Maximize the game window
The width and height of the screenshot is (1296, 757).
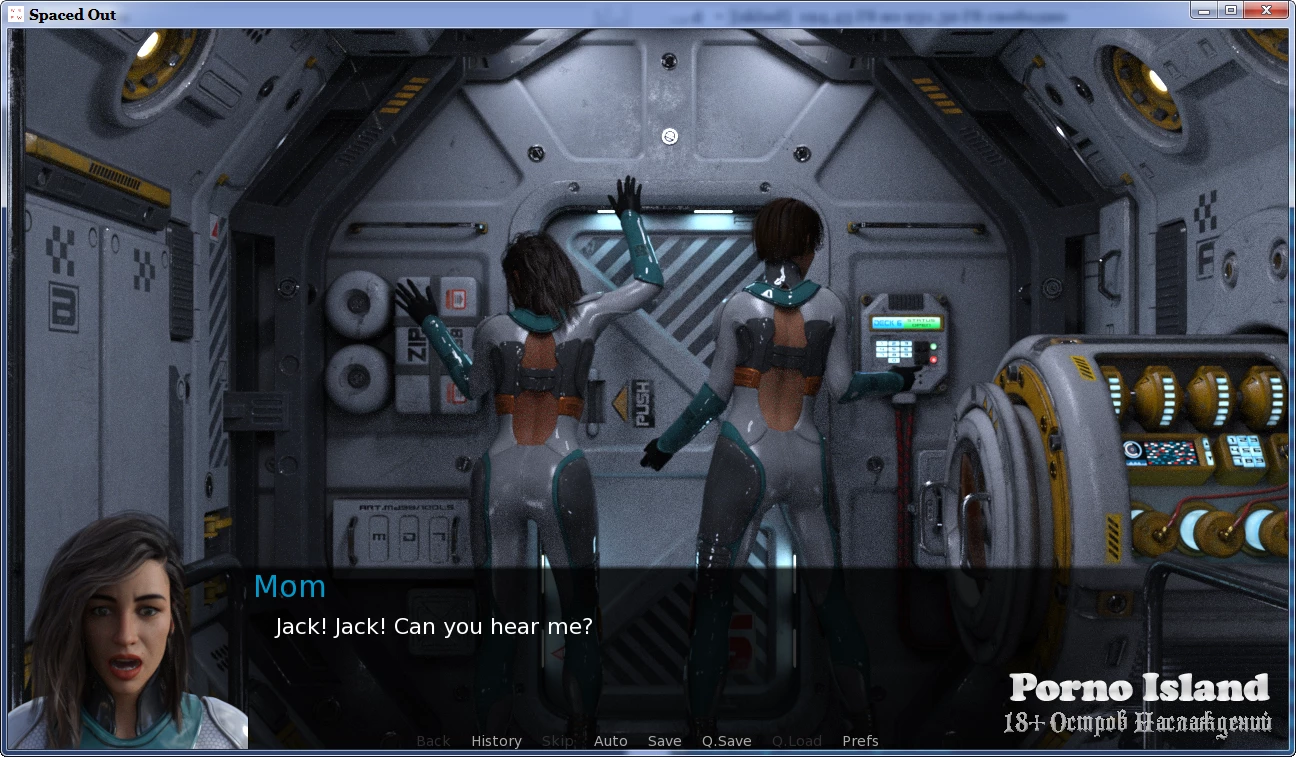[1231, 11]
